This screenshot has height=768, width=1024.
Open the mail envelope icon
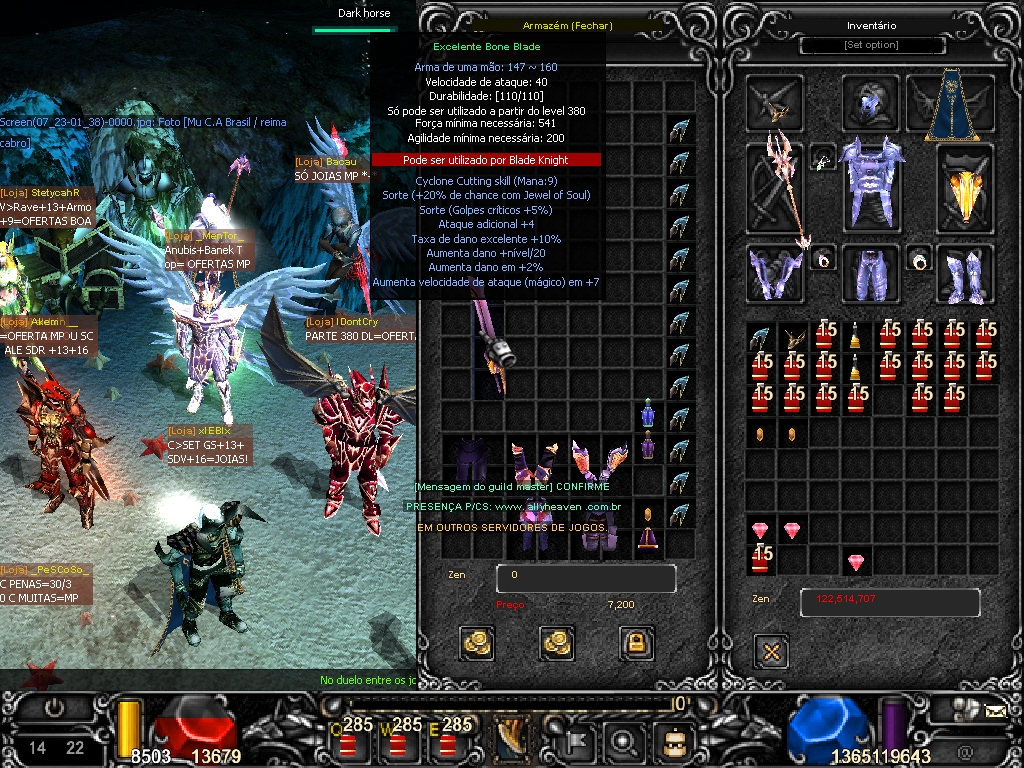(x=995, y=712)
